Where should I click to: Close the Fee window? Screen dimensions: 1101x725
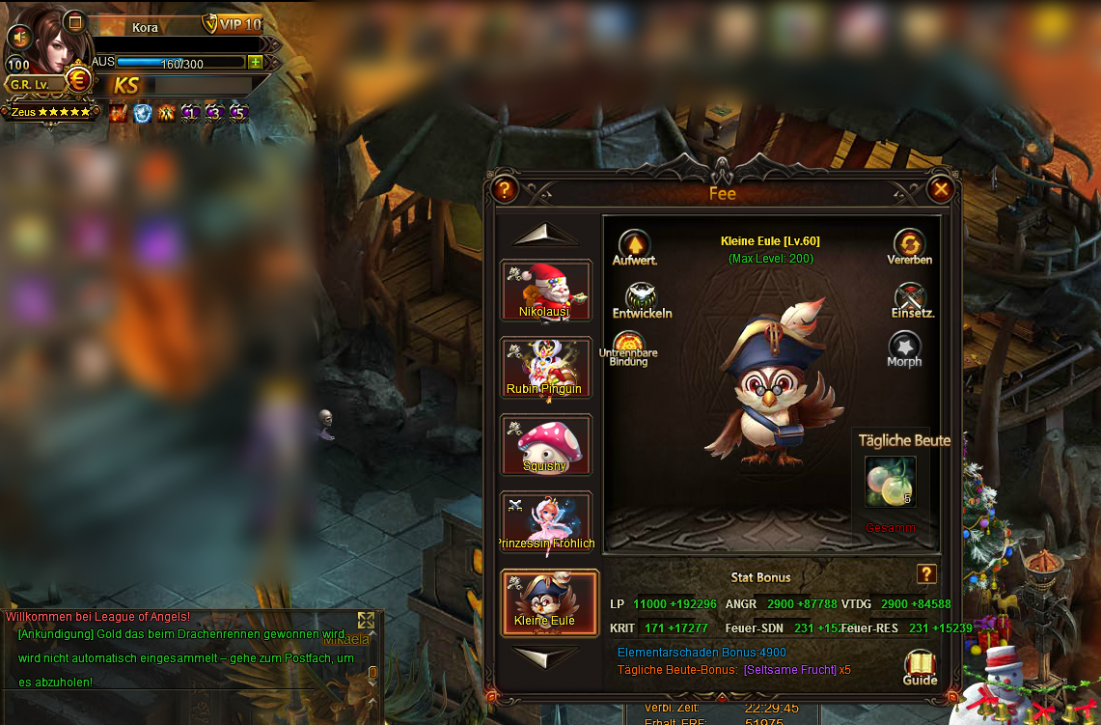point(940,188)
